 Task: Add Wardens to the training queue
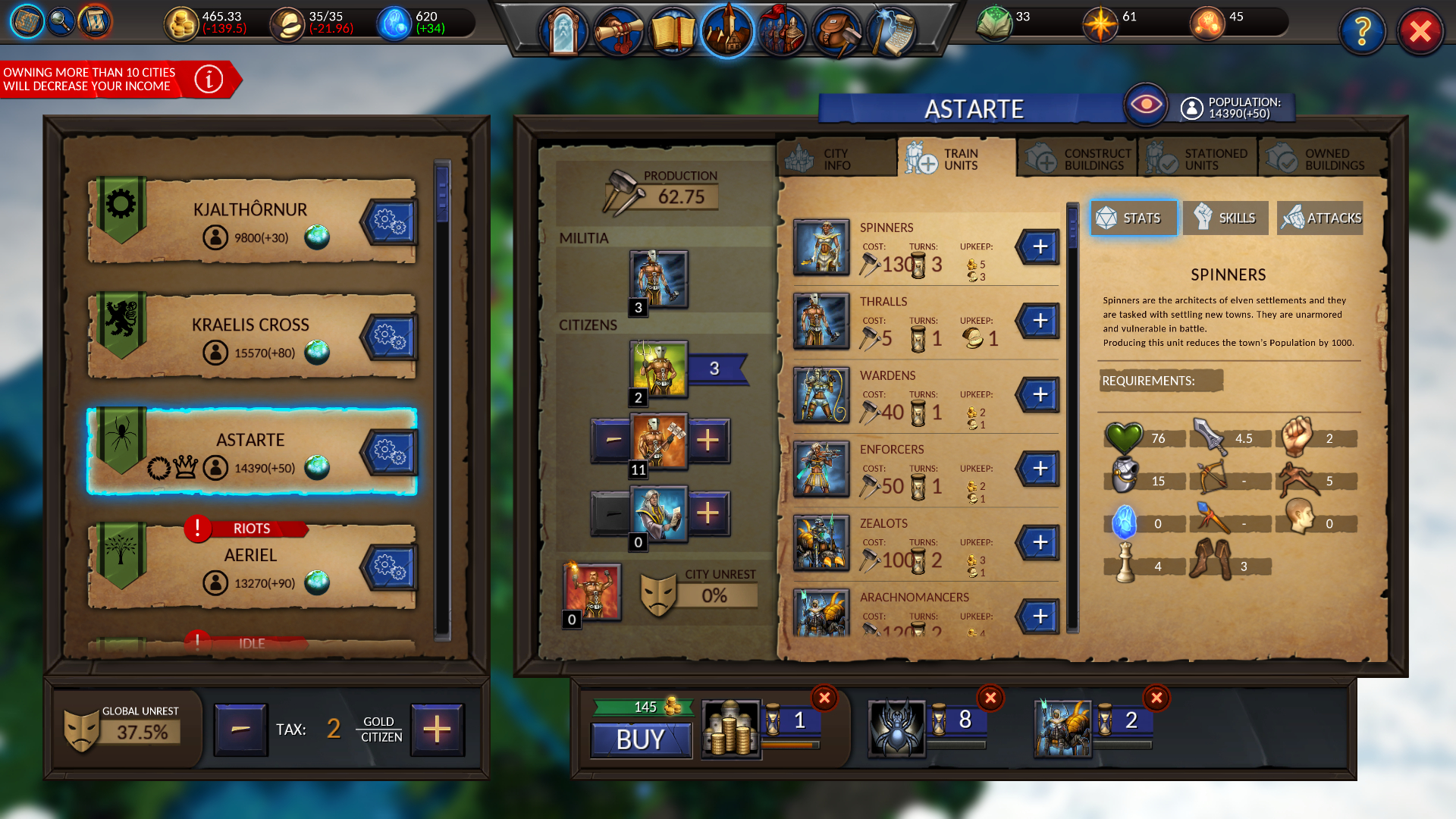1039,394
